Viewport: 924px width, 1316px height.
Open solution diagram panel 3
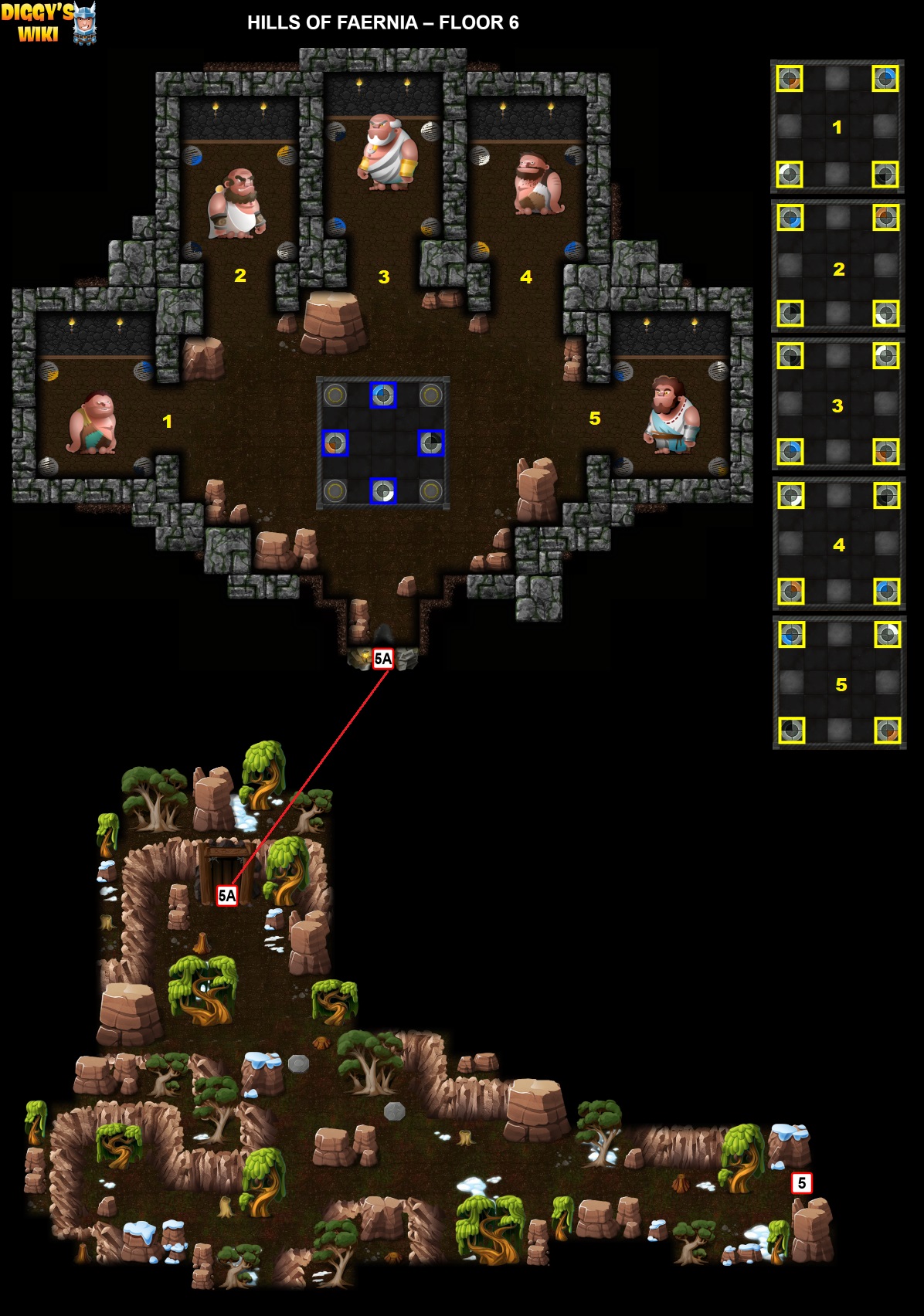(838, 404)
